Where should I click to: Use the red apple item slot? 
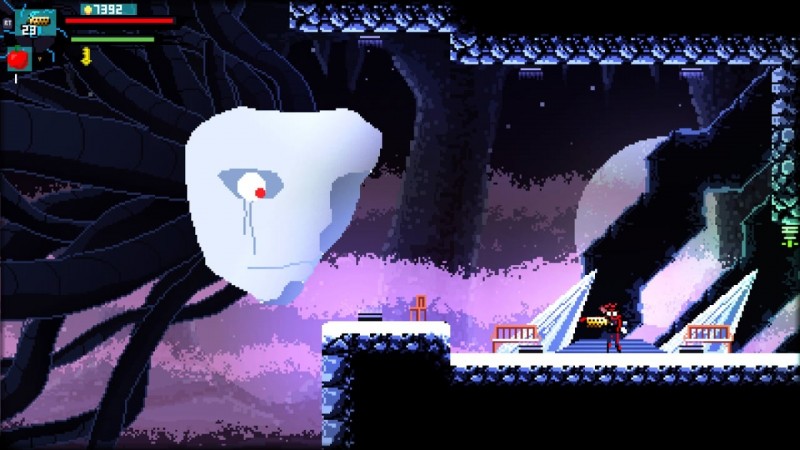pyautogui.click(x=19, y=59)
